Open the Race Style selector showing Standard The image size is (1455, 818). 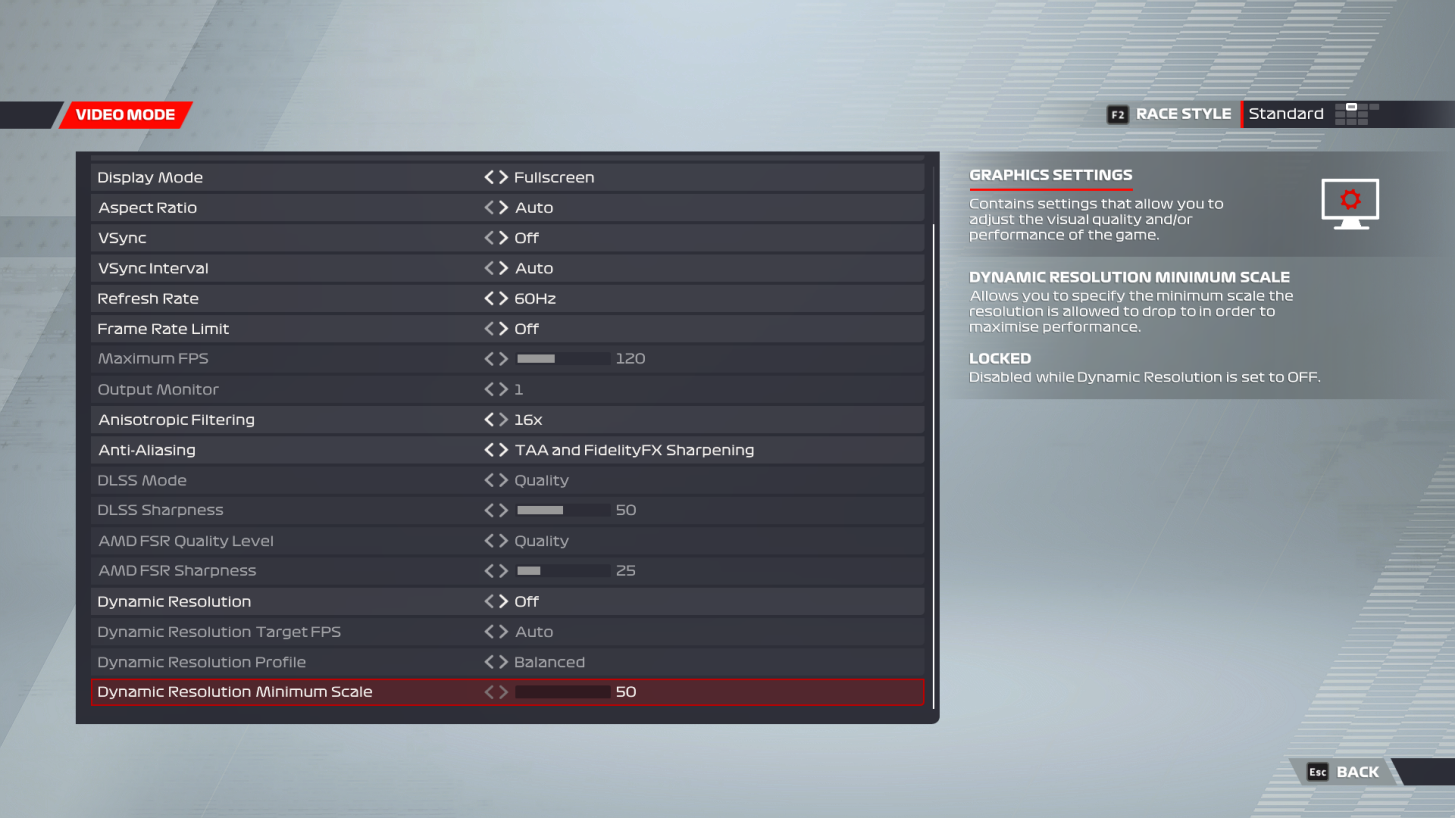point(1287,114)
